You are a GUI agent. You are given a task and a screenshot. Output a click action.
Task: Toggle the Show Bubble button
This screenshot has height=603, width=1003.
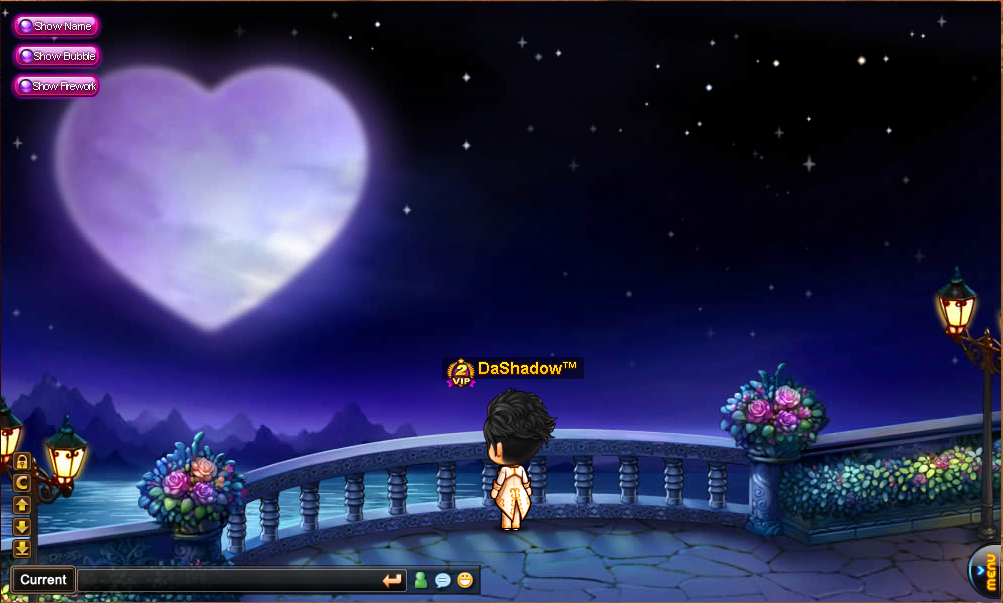click(x=56, y=56)
